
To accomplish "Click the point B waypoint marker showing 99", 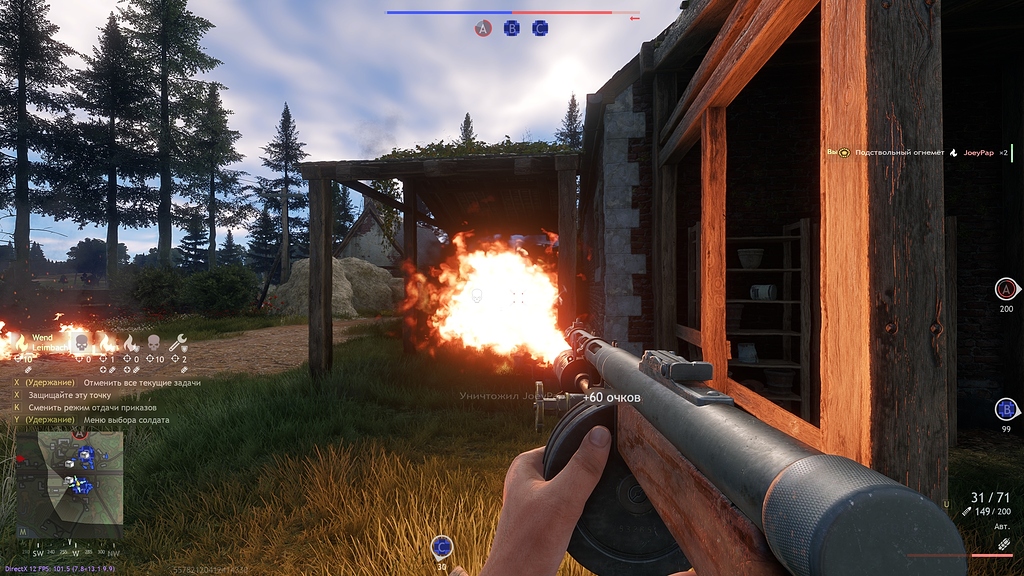I will click(x=1006, y=409).
